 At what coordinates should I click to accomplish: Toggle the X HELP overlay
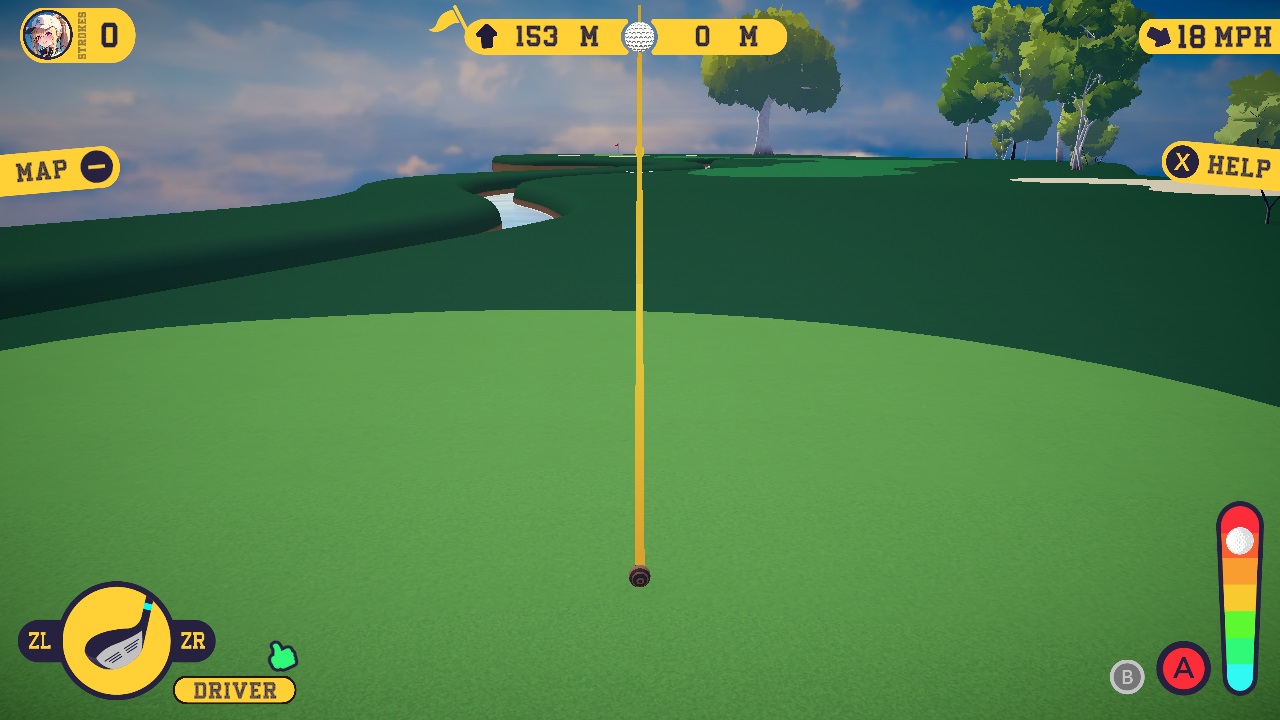tap(1183, 162)
